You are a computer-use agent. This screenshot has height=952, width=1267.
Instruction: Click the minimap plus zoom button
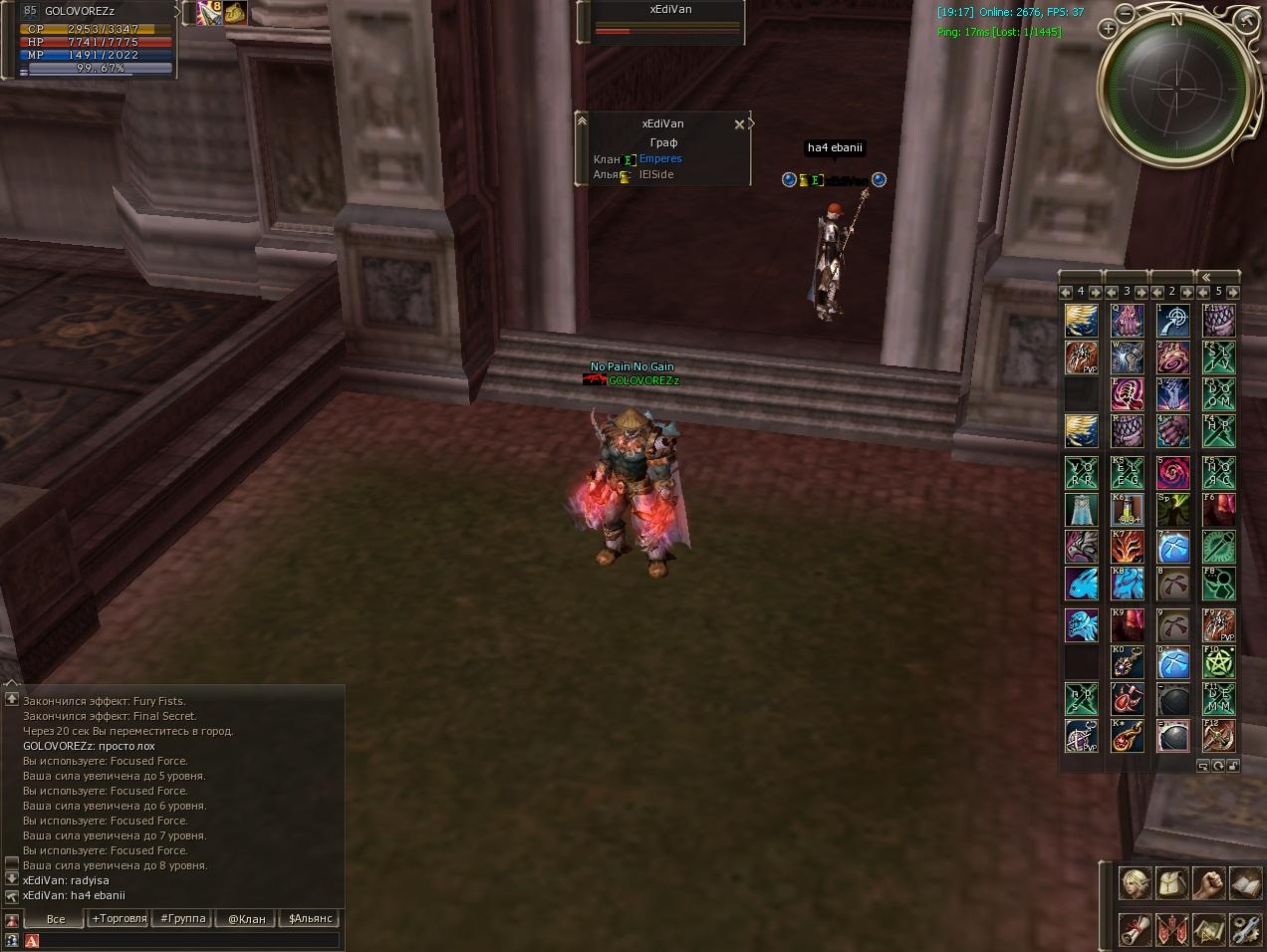click(1108, 29)
